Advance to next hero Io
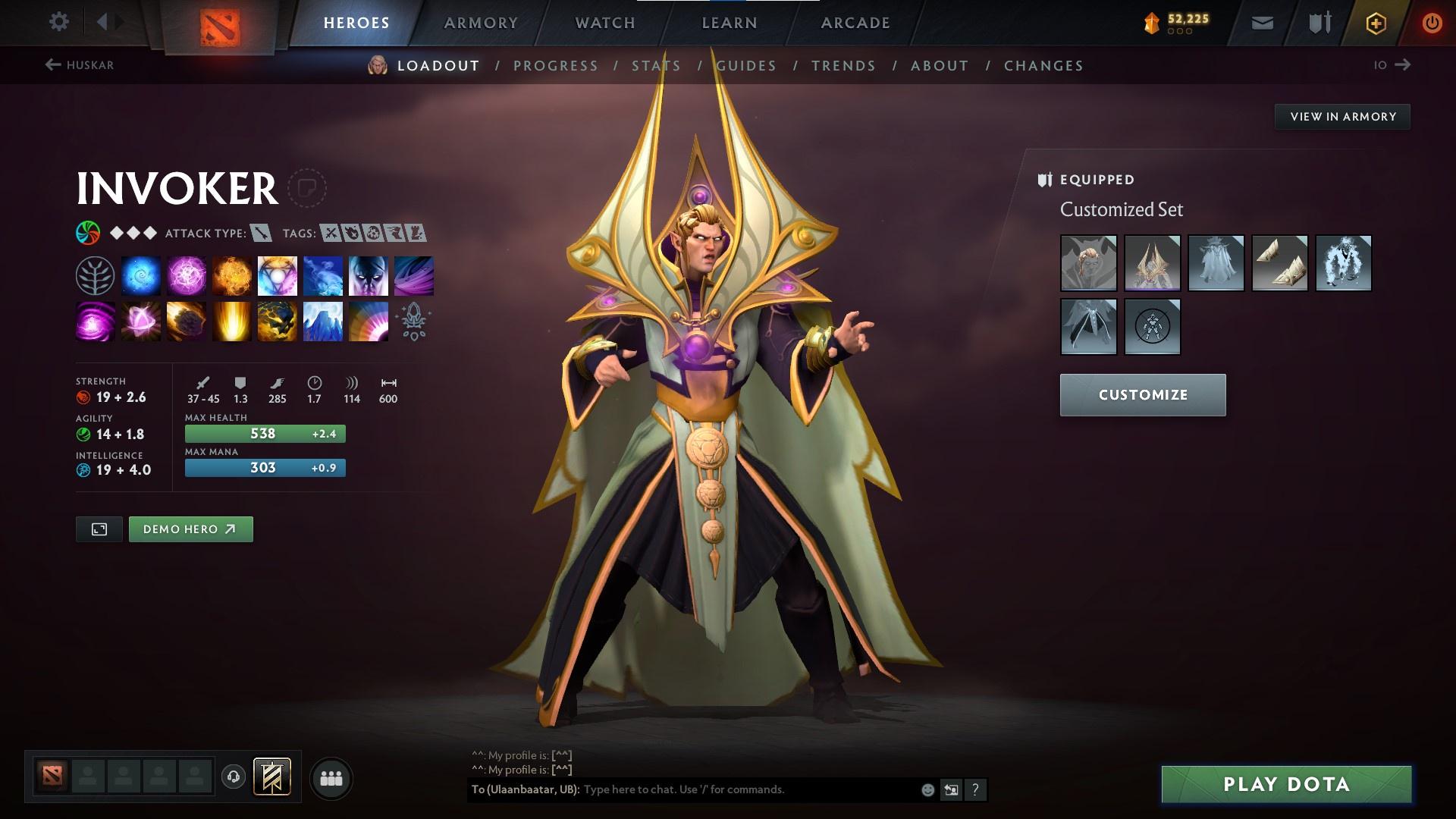 point(1392,65)
